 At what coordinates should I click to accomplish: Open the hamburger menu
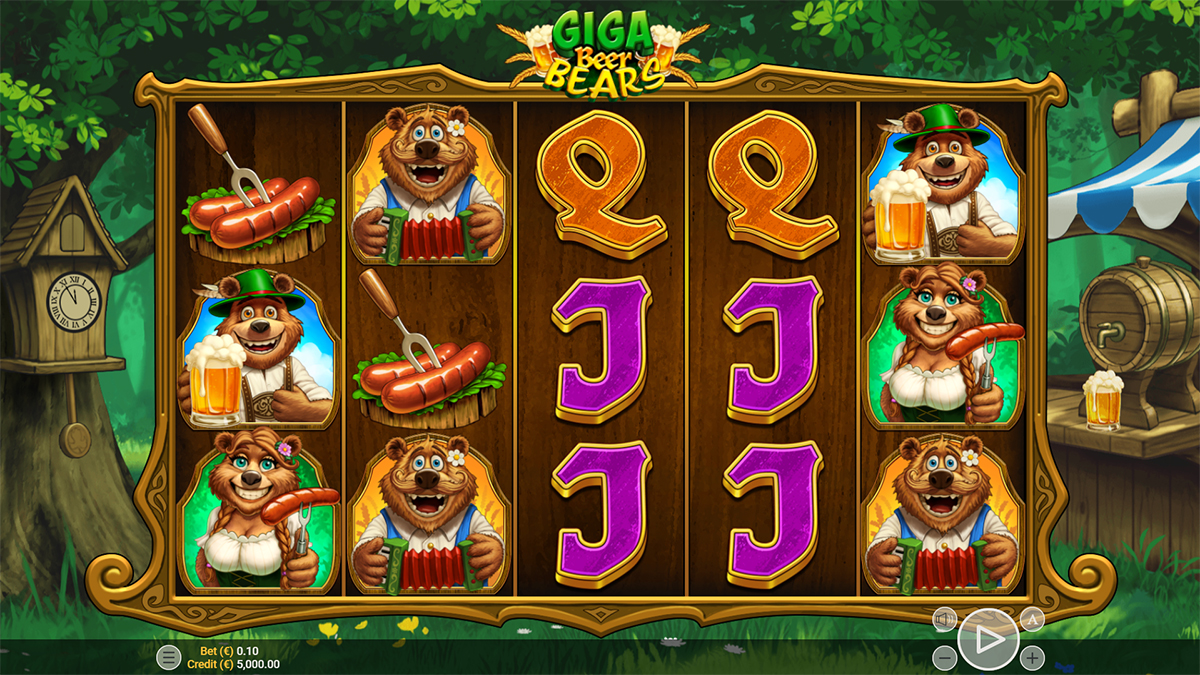pyautogui.click(x=169, y=657)
